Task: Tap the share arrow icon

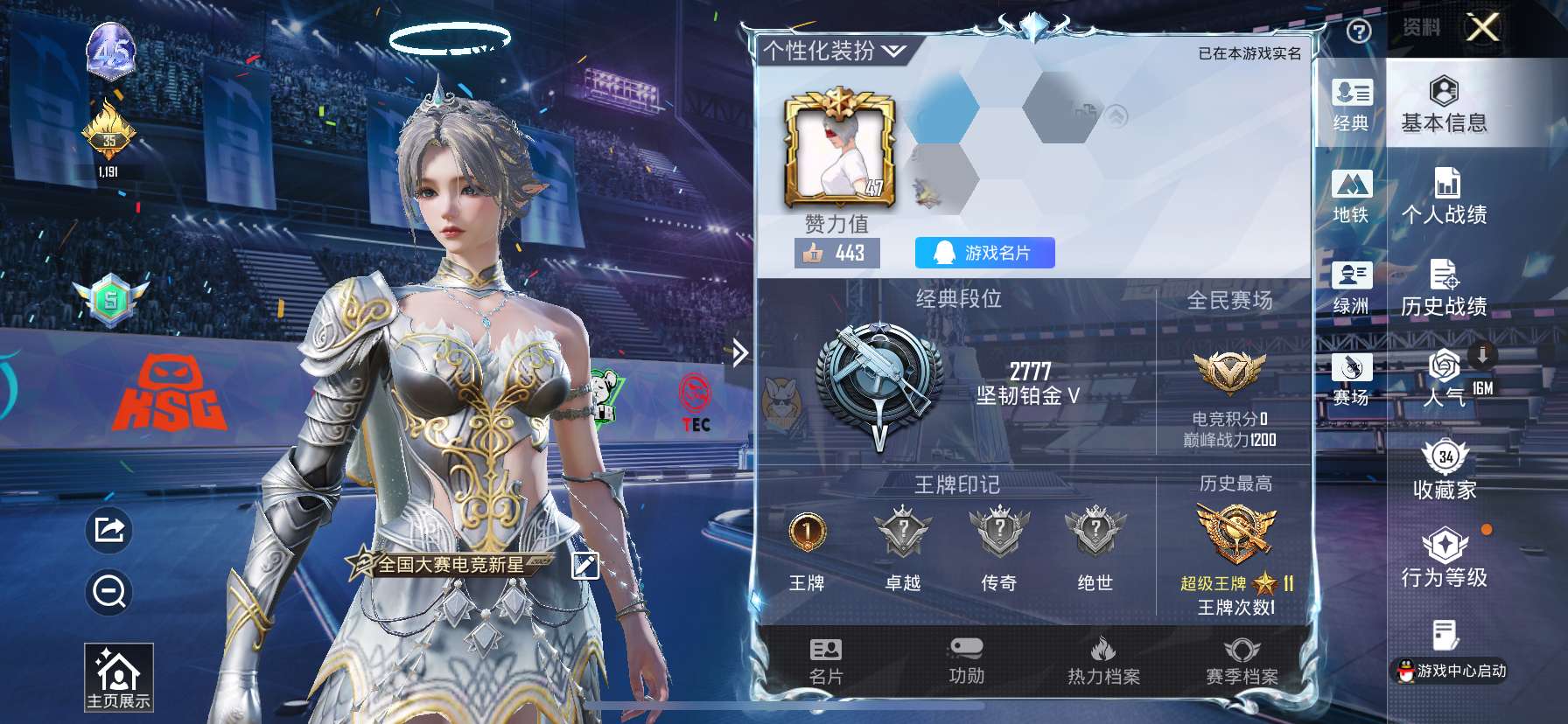Action: (x=107, y=531)
